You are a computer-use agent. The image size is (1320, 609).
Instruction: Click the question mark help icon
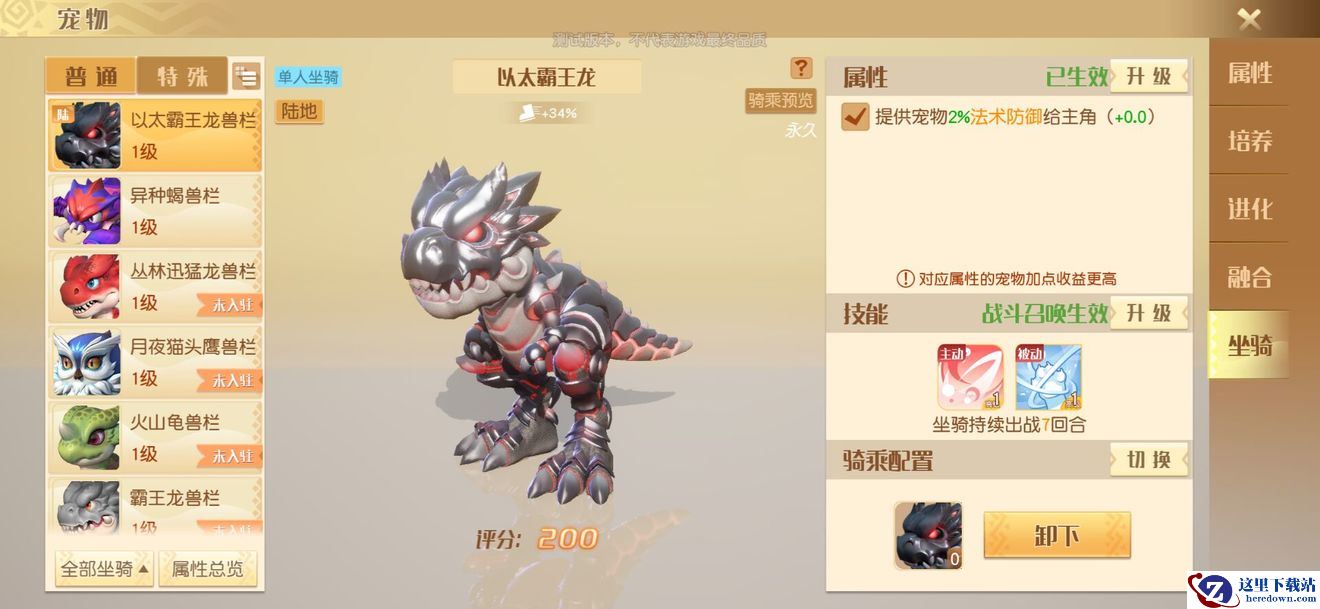[801, 68]
